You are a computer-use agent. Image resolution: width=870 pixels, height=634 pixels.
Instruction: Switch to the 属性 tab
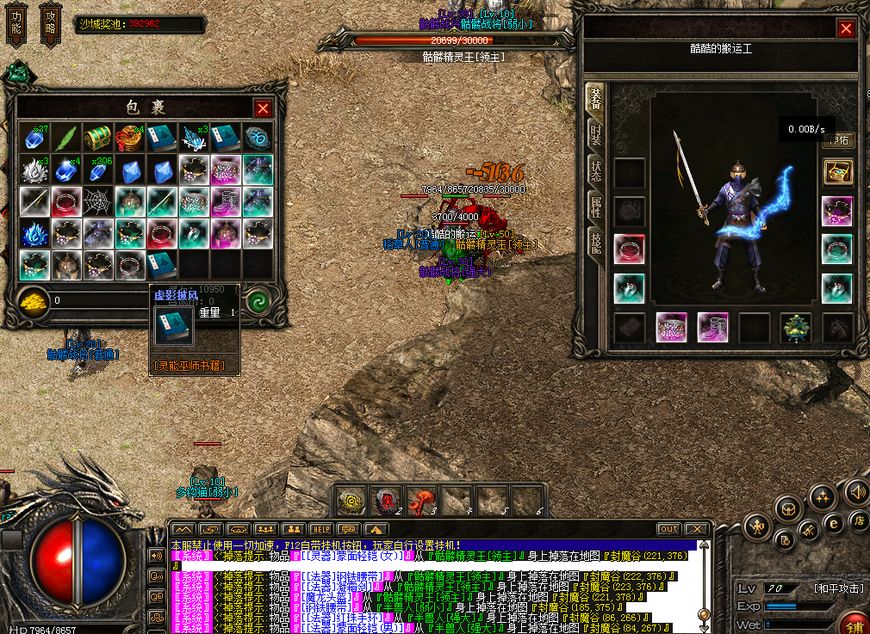pos(595,208)
